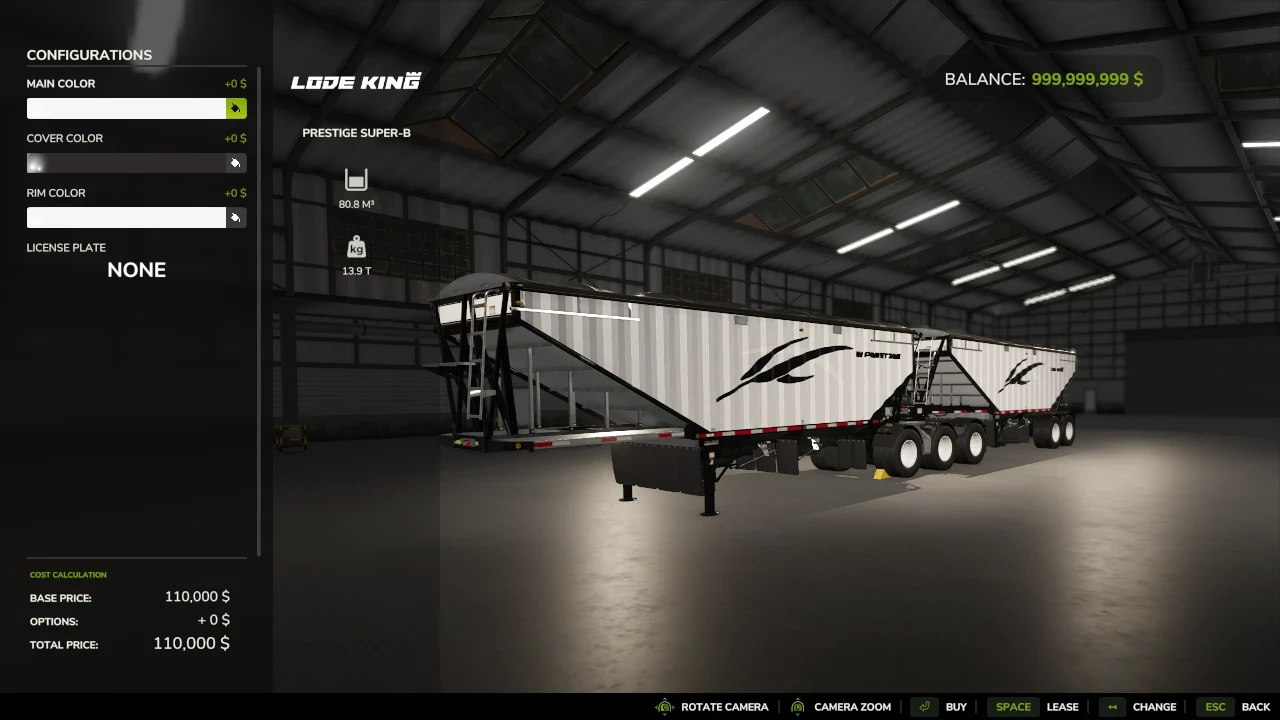Click the Camera Zoom icon
Screen dimensions: 1280x720
pyautogui.click(x=797, y=707)
